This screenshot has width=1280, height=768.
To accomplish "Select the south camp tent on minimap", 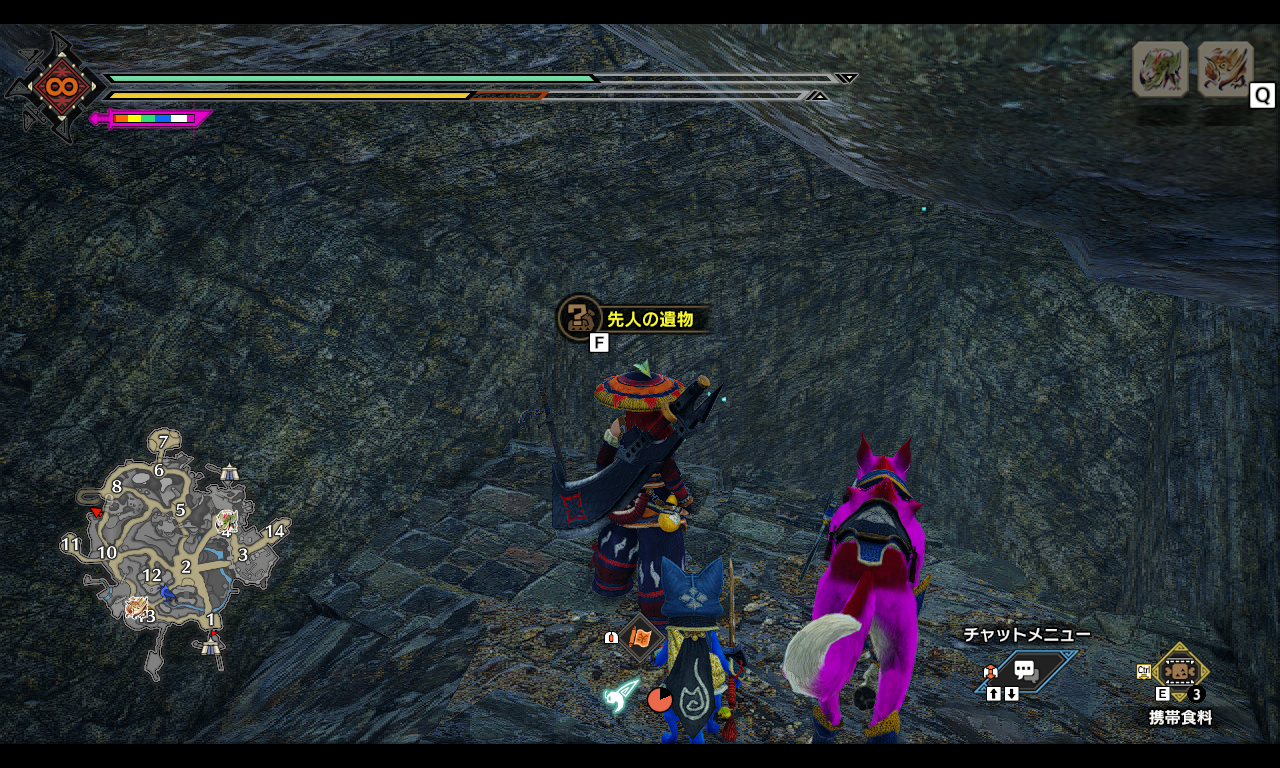I will pyautogui.click(x=210, y=646).
